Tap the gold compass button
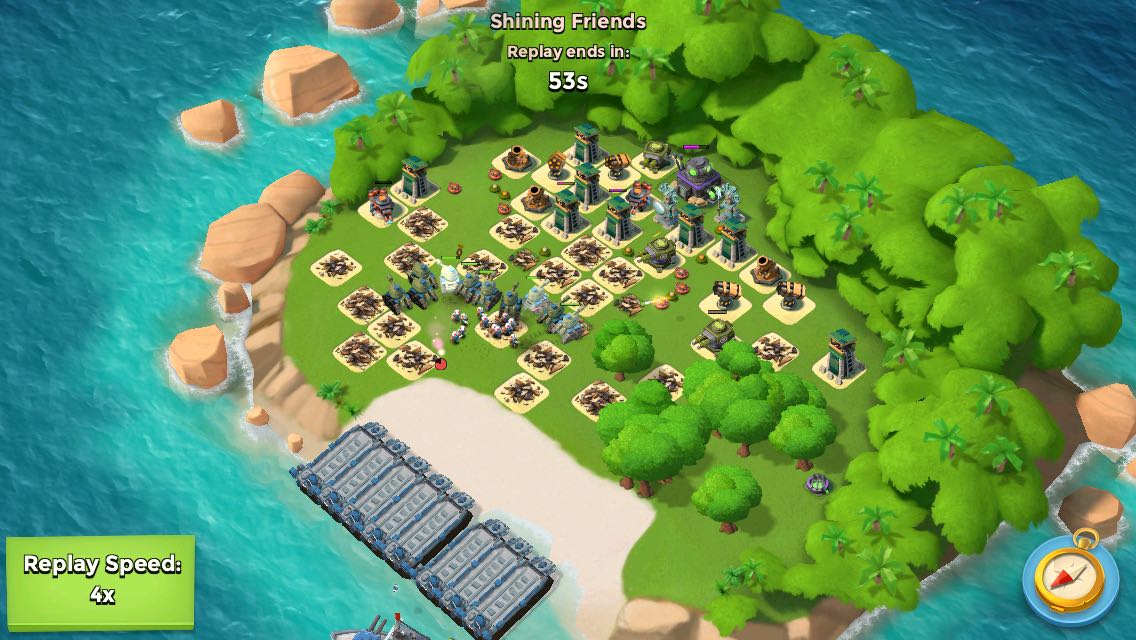This screenshot has height=640, width=1136. [1069, 576]
